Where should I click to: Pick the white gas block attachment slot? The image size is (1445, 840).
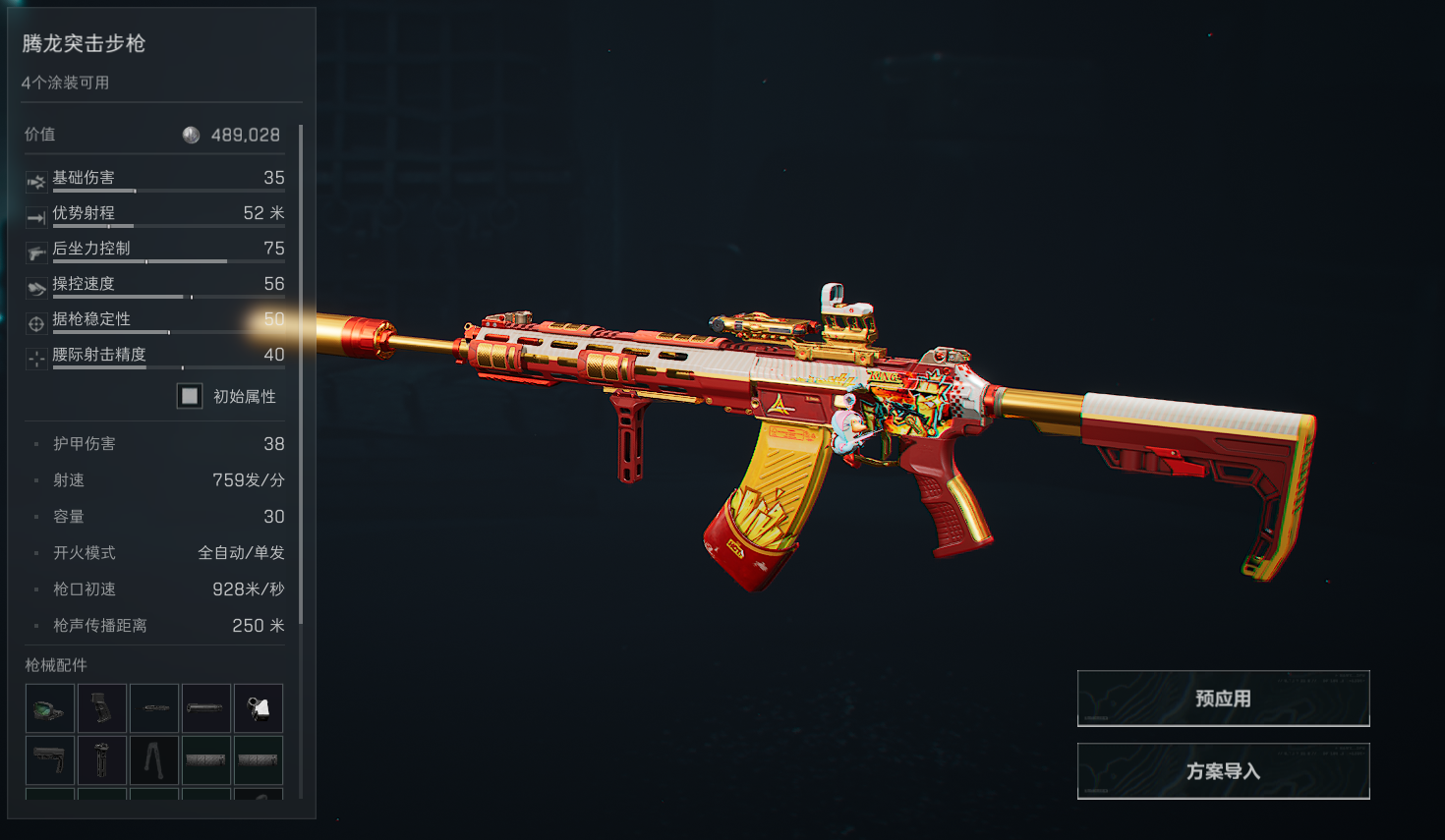[259, 708]
